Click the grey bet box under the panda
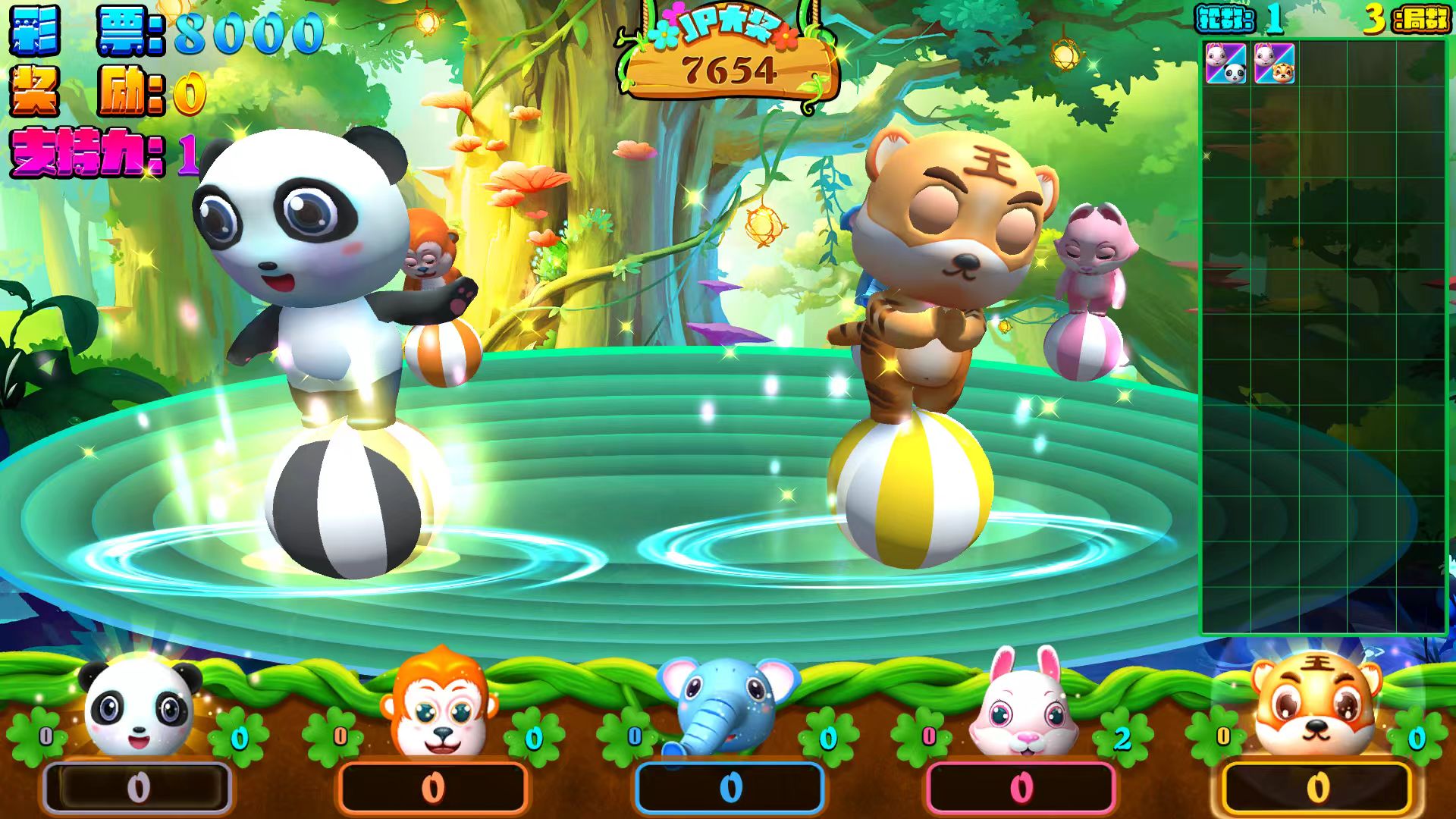The image size is (1456, 819). click(x=138, y=788)
